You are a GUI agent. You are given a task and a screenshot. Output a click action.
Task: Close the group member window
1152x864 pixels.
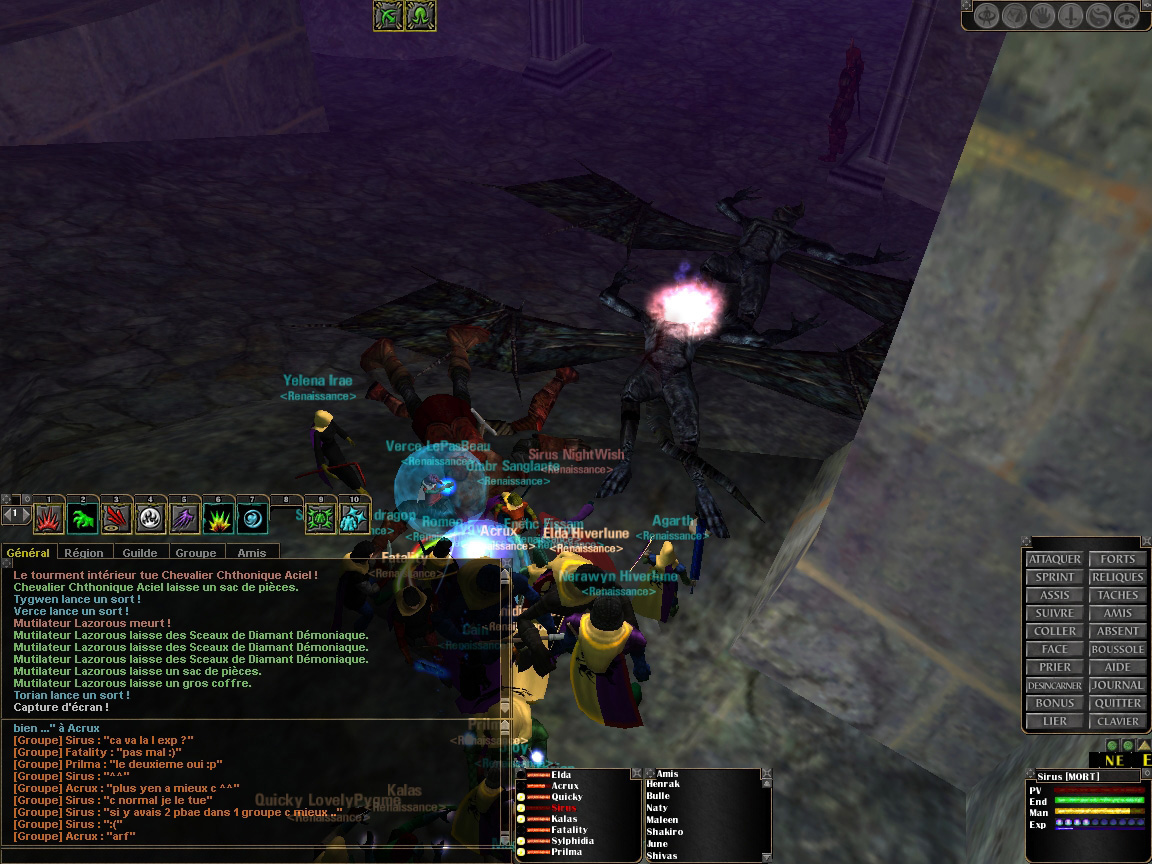(636, 773)
